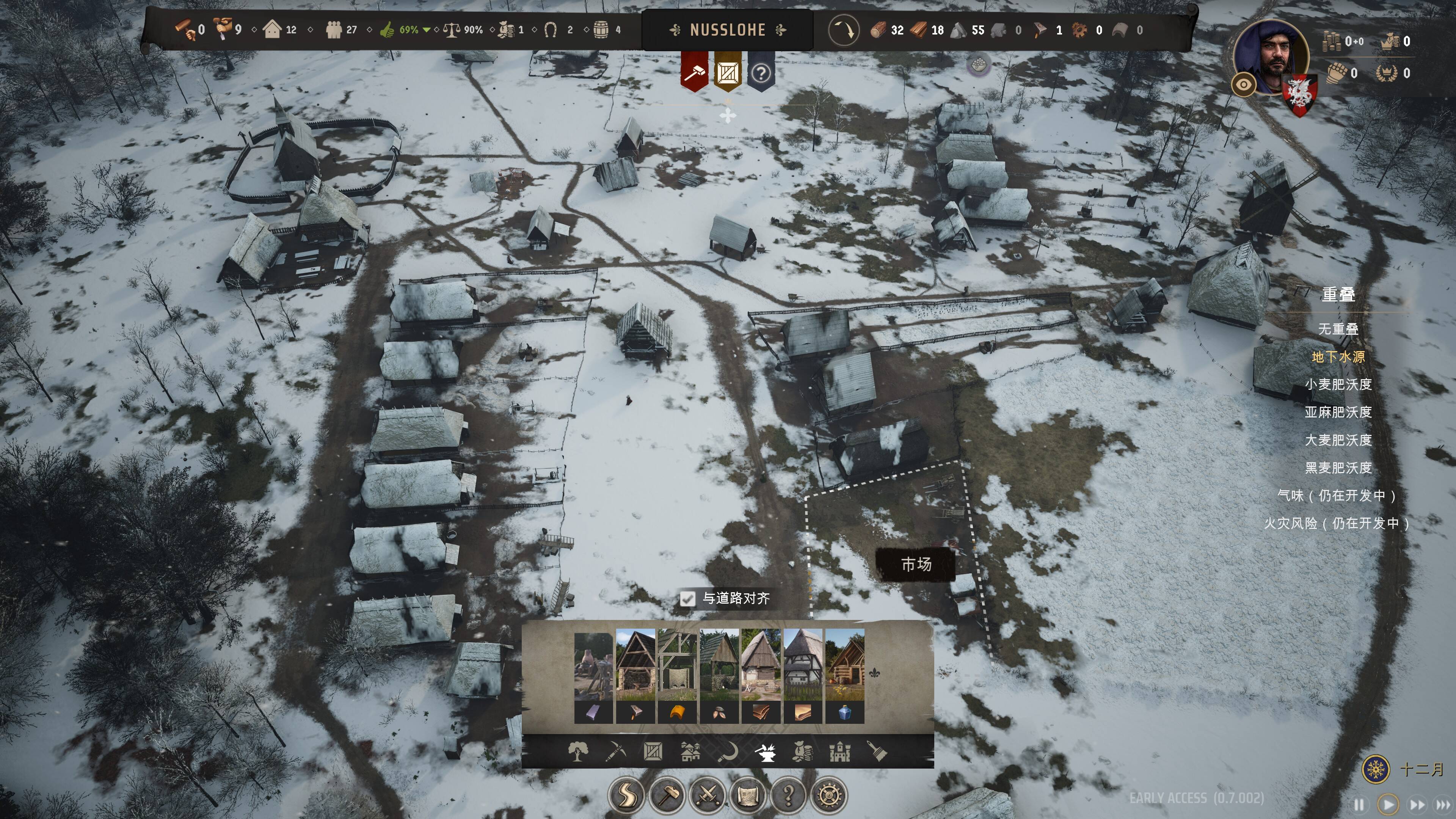The image size is (1456, 819).
Task: Open the crossed swords army menu
Action: pyautogui.click(x=708, y=795)
